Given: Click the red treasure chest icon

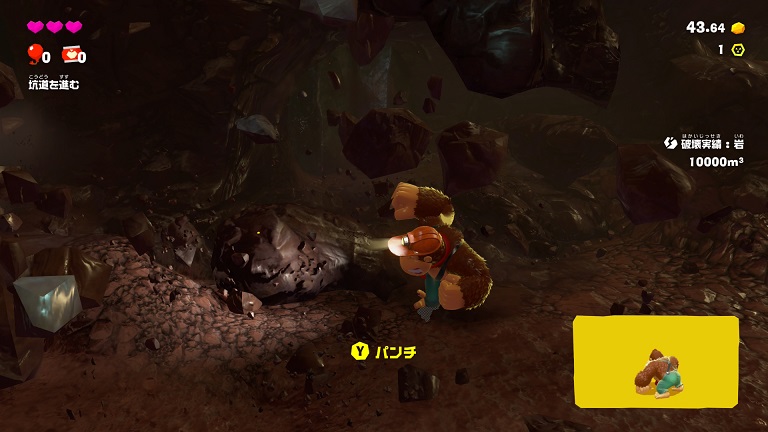Looking at the screenshot, I should [70, 55].
